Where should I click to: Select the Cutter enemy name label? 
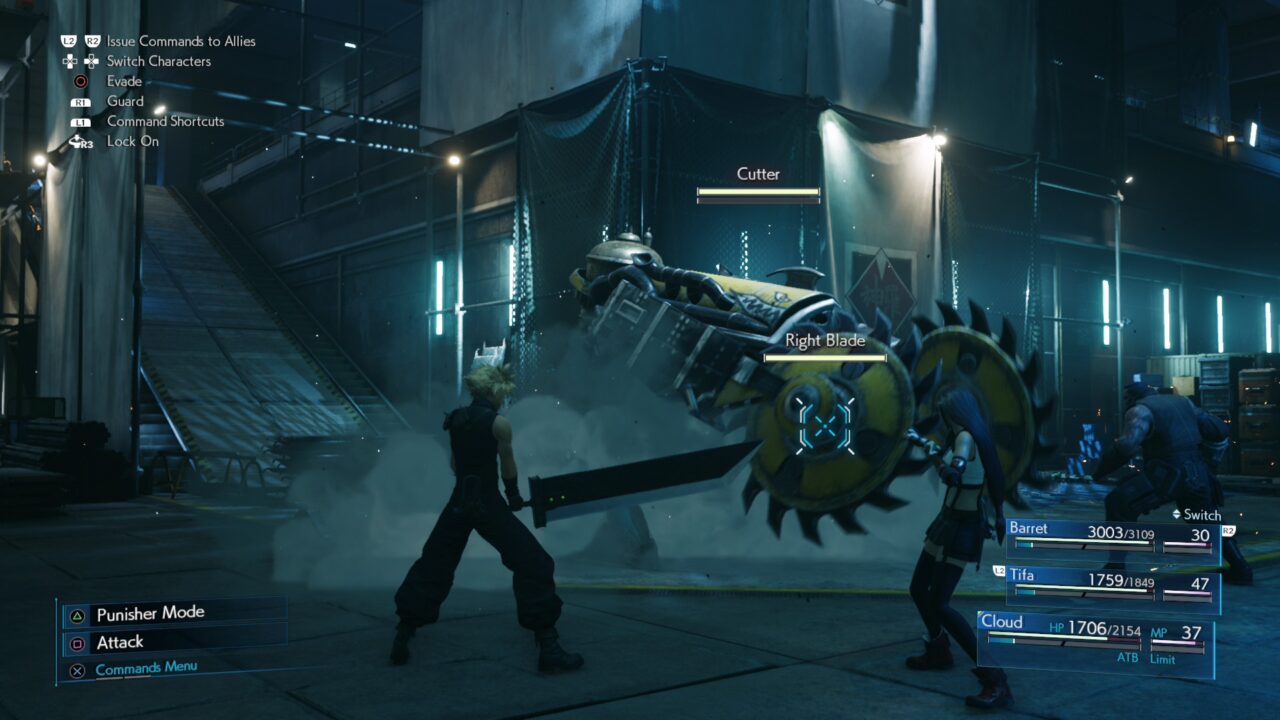point(757,173)
